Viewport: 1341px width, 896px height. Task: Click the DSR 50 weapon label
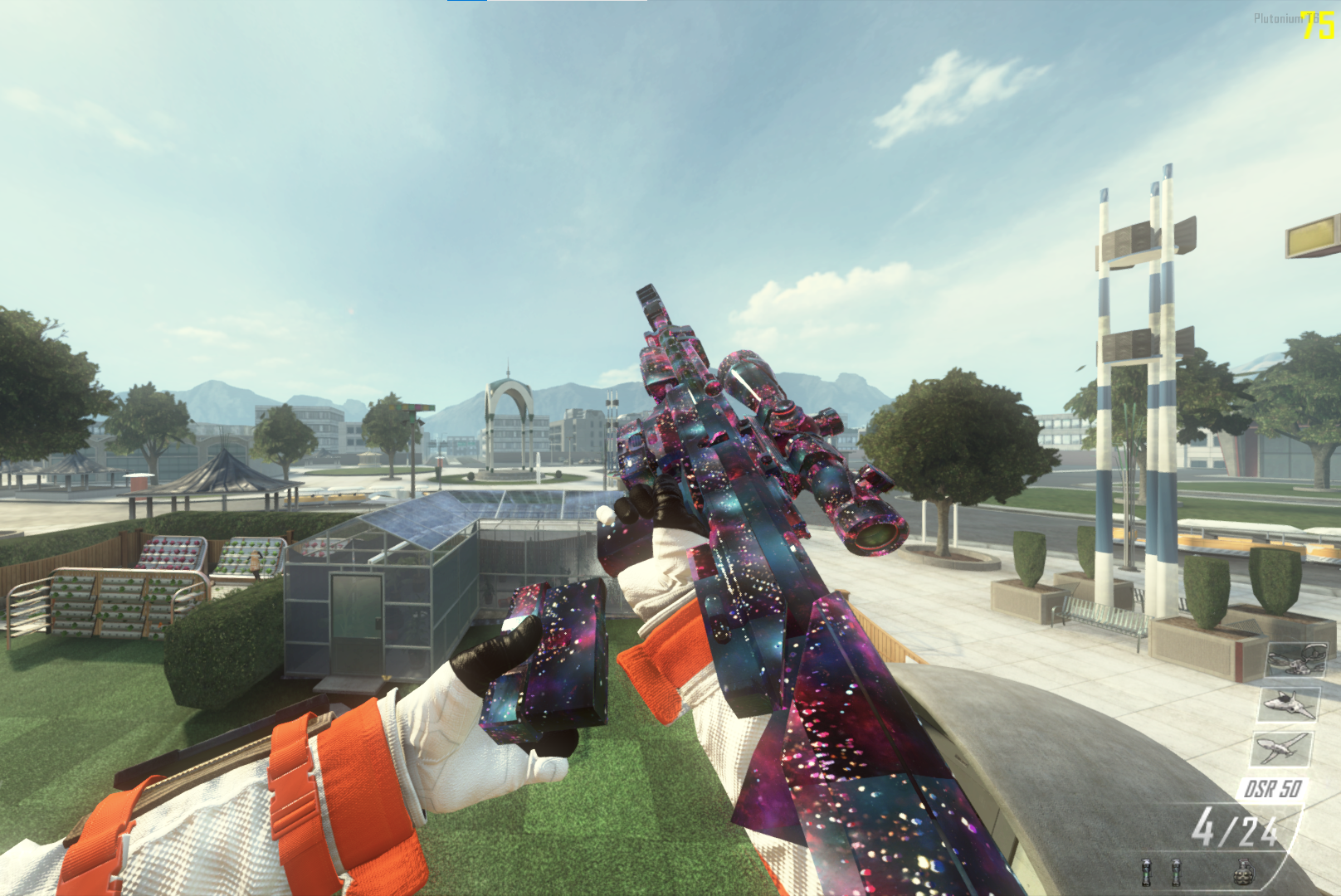click(x=1272, y=789)
